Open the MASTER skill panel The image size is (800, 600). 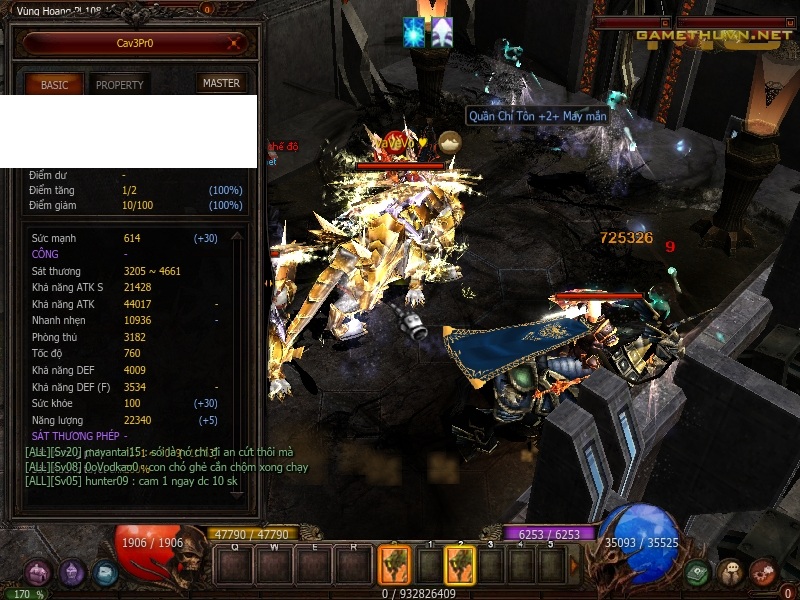221,84
